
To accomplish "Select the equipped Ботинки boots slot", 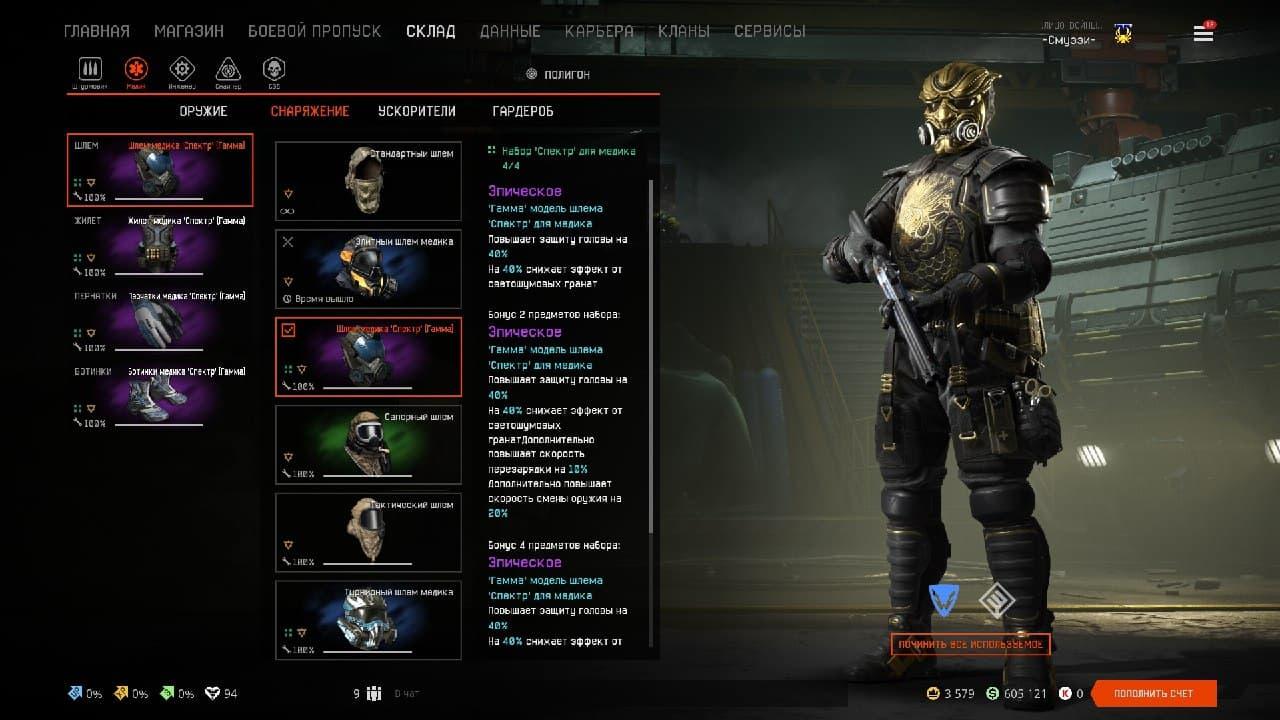I will [160, 397].
